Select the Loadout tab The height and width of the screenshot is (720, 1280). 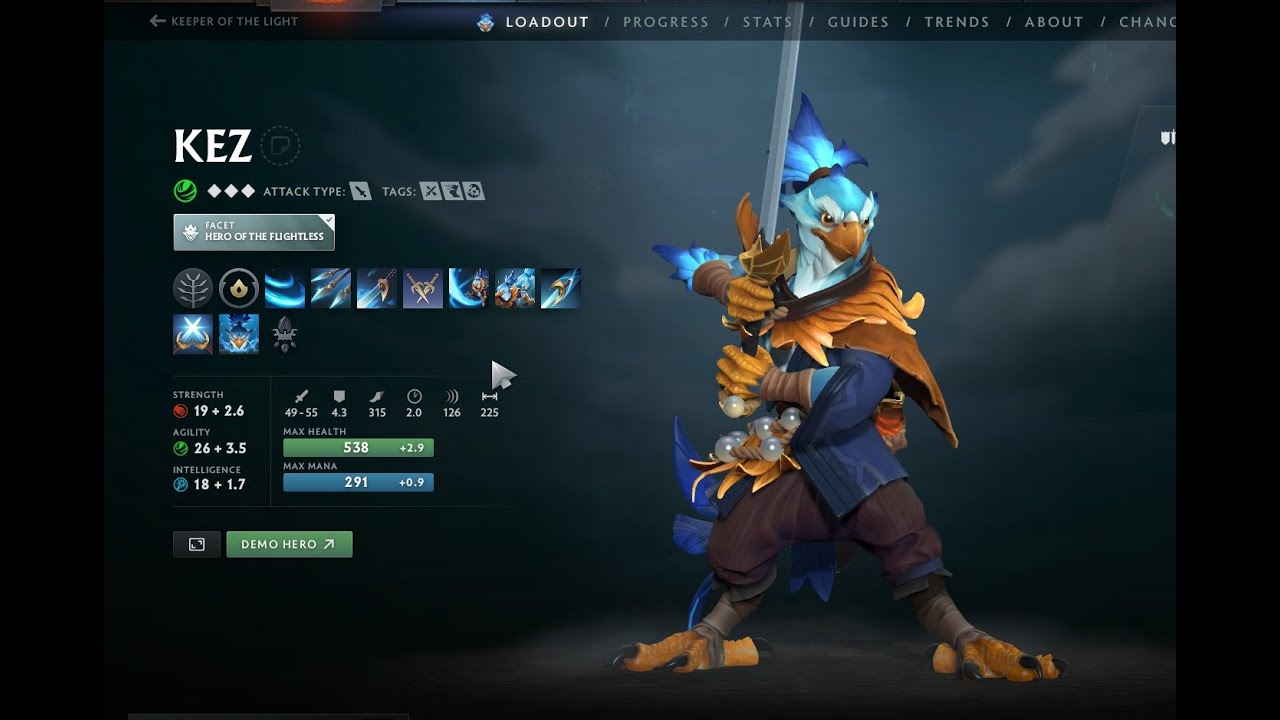[546, 22]
